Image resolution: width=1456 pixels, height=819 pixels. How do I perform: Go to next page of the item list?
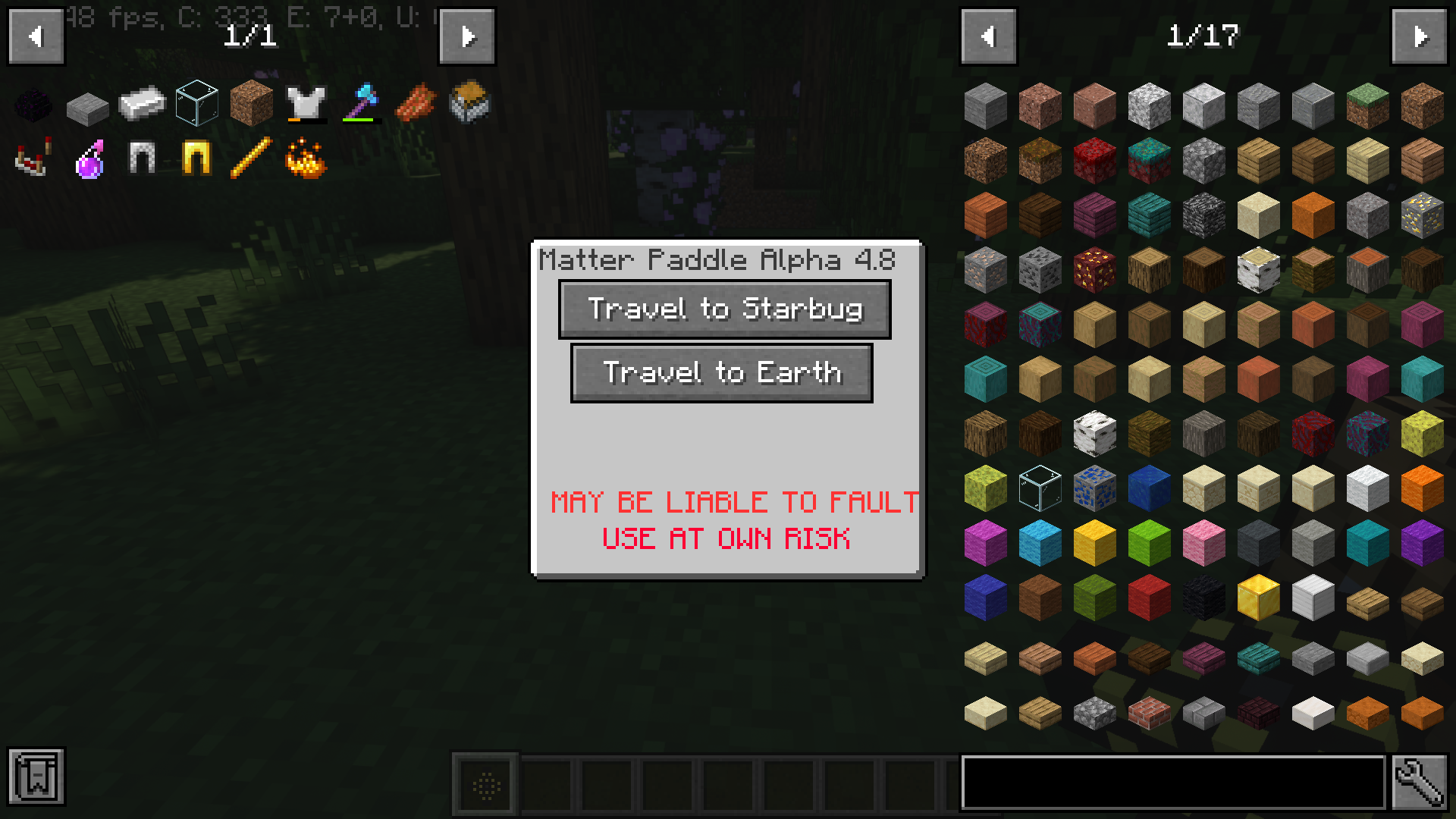pos(1423,36)
